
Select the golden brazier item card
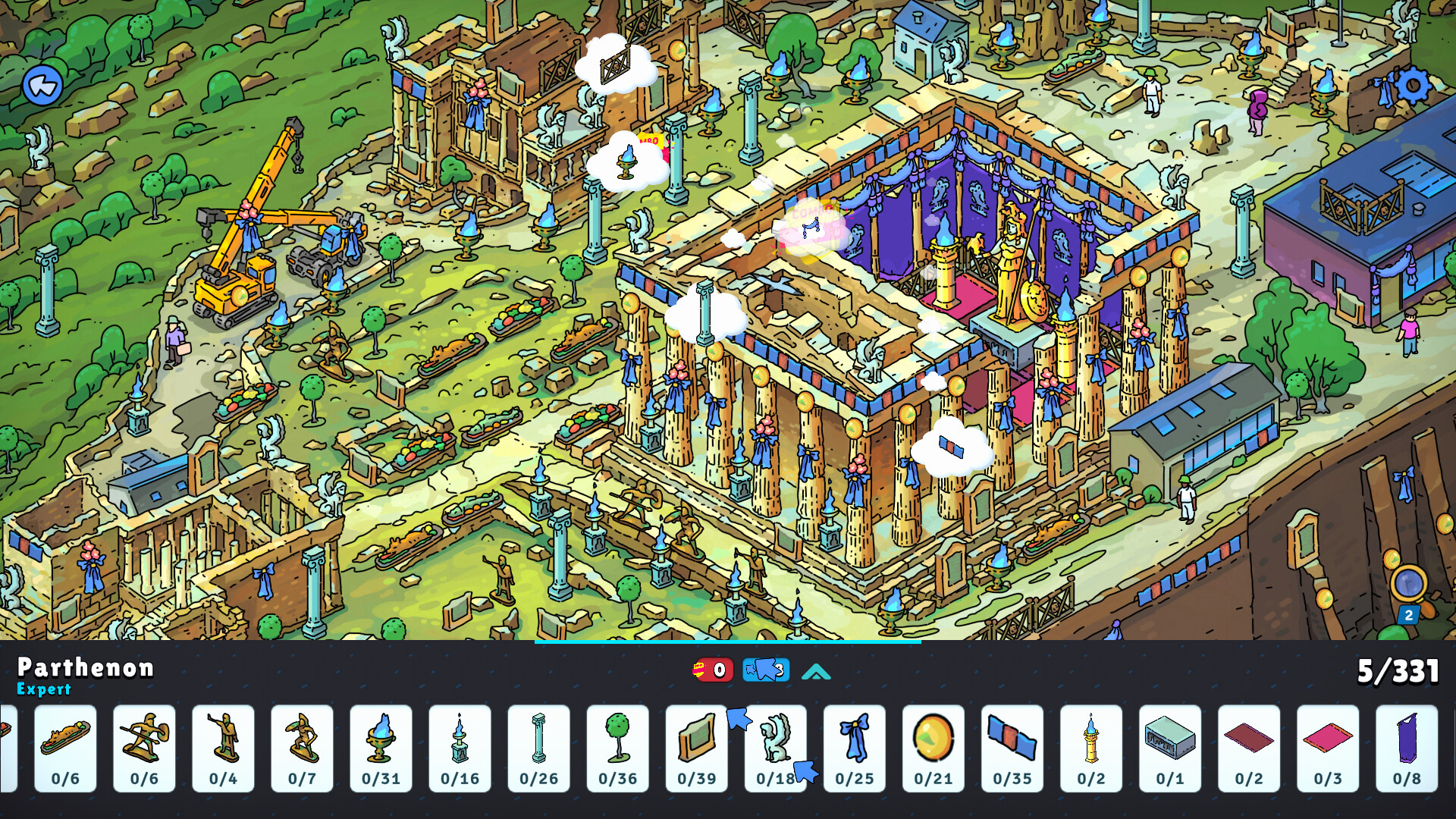point(381,747)
